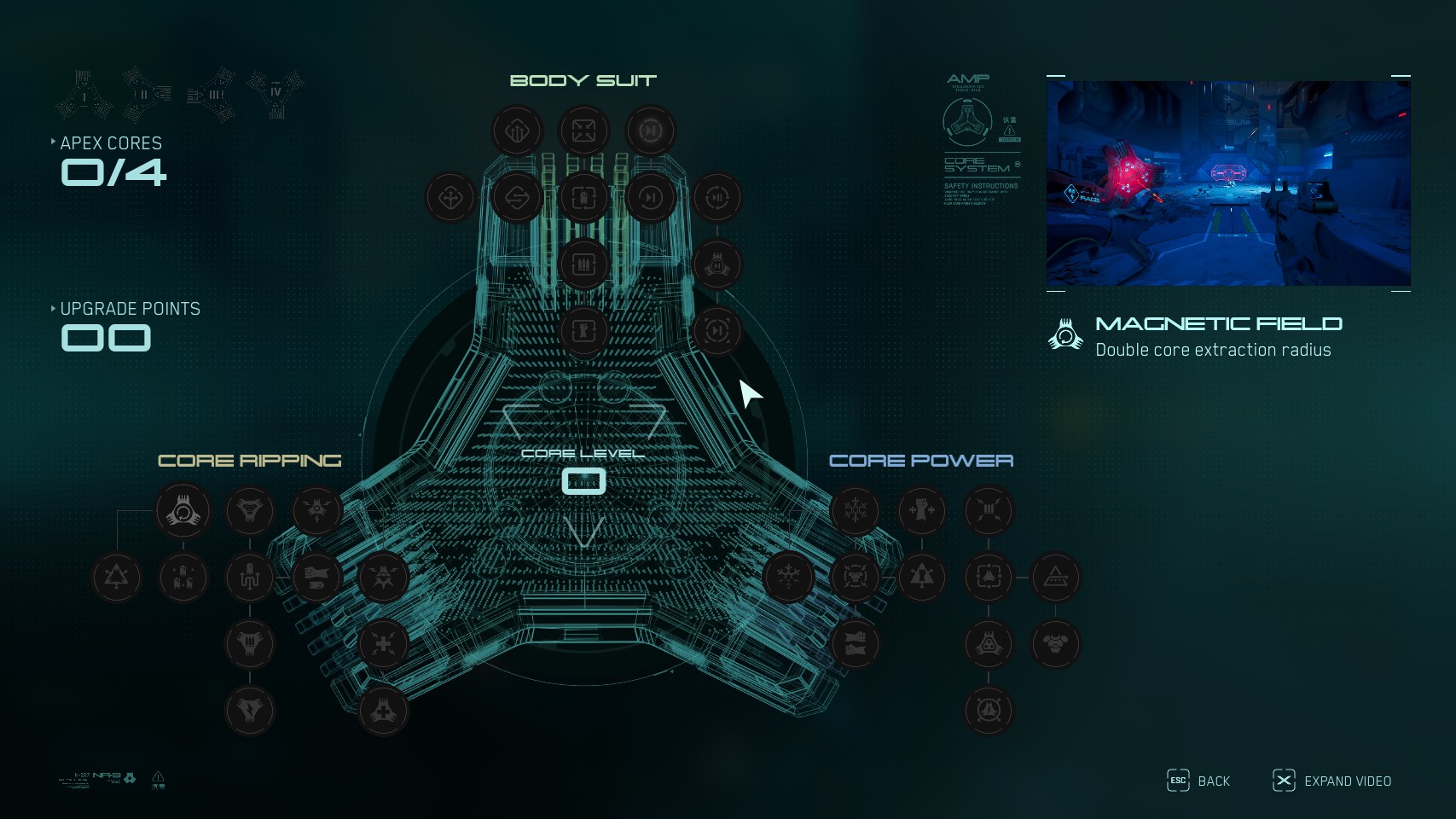Open the Magnetic Field video thumbnail
This screenshot has height=819, width=1456.
[x=1228, y=183]
